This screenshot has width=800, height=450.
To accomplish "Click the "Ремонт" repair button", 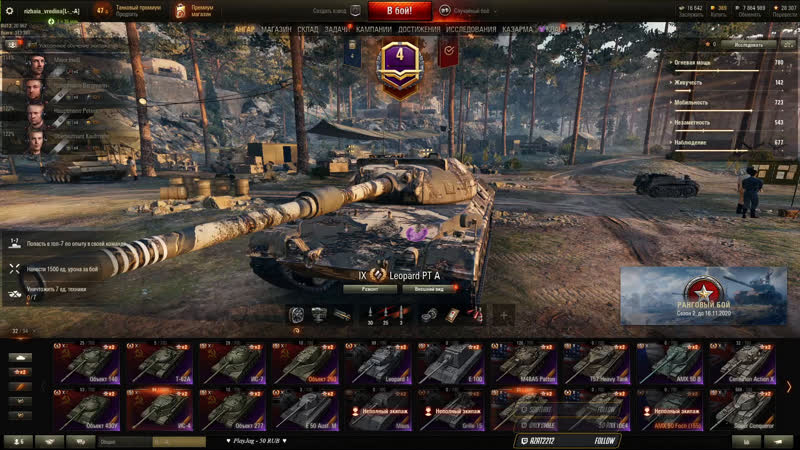I will [x=370, y=288].
